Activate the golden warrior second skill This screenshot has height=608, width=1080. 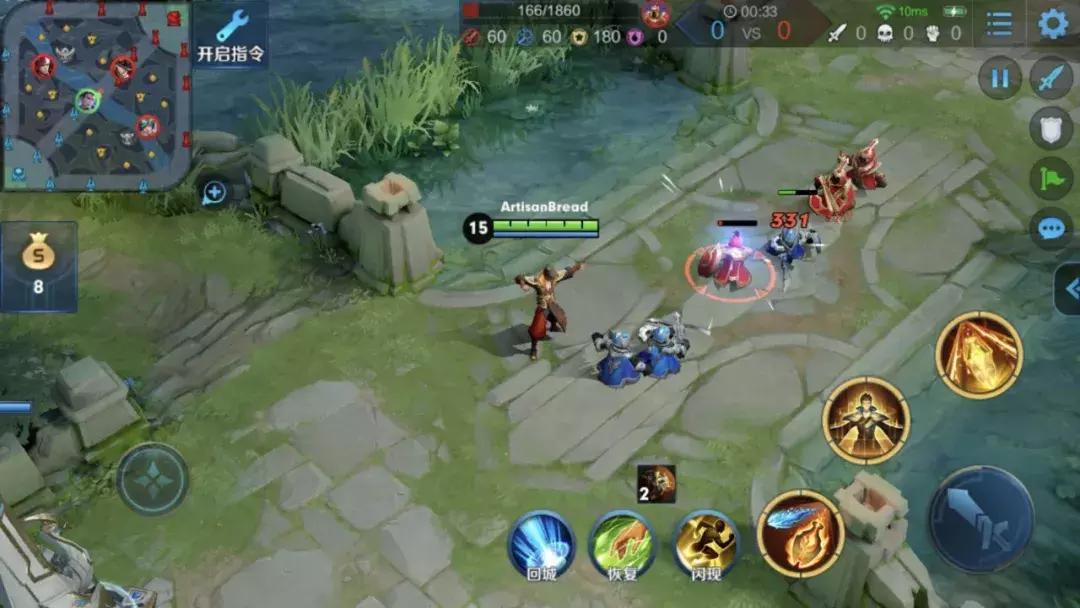[x=866, y=420]
